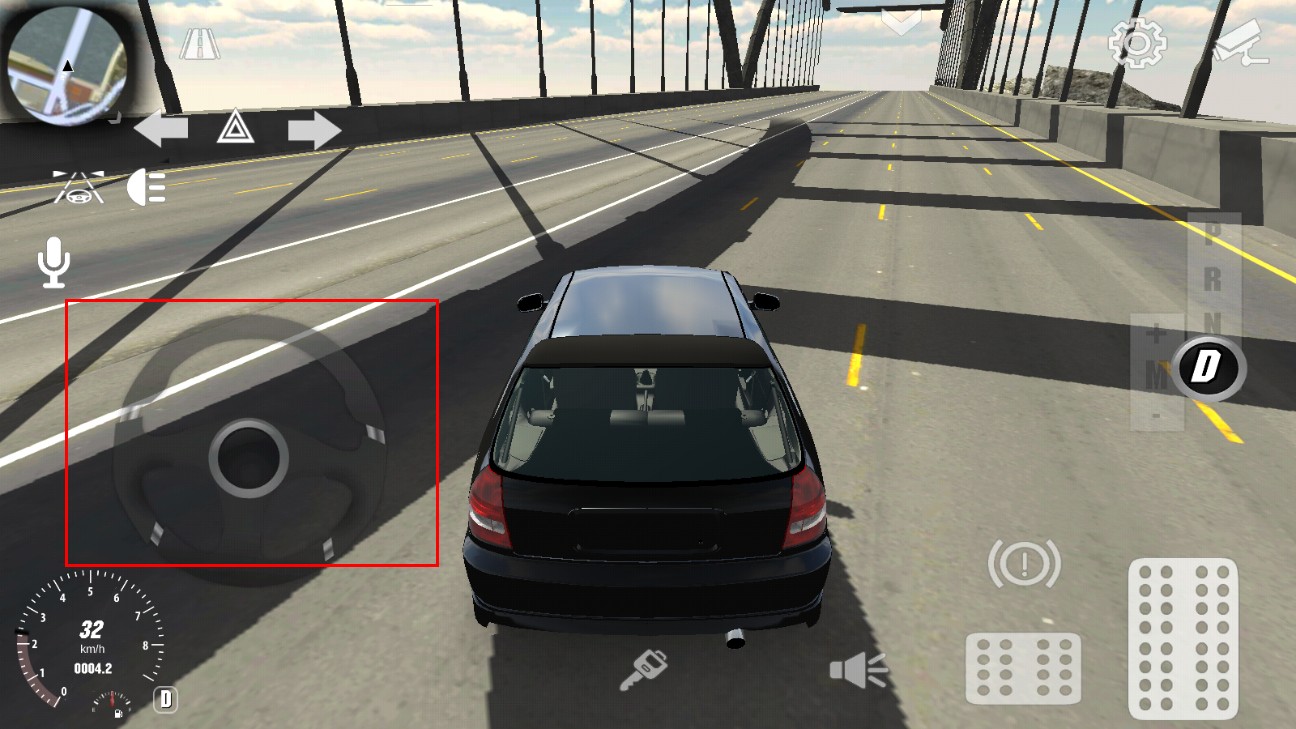Screen dimensions: 1296x729
Task: Change view with the camera icon
Action: (x=1240, y=43)
